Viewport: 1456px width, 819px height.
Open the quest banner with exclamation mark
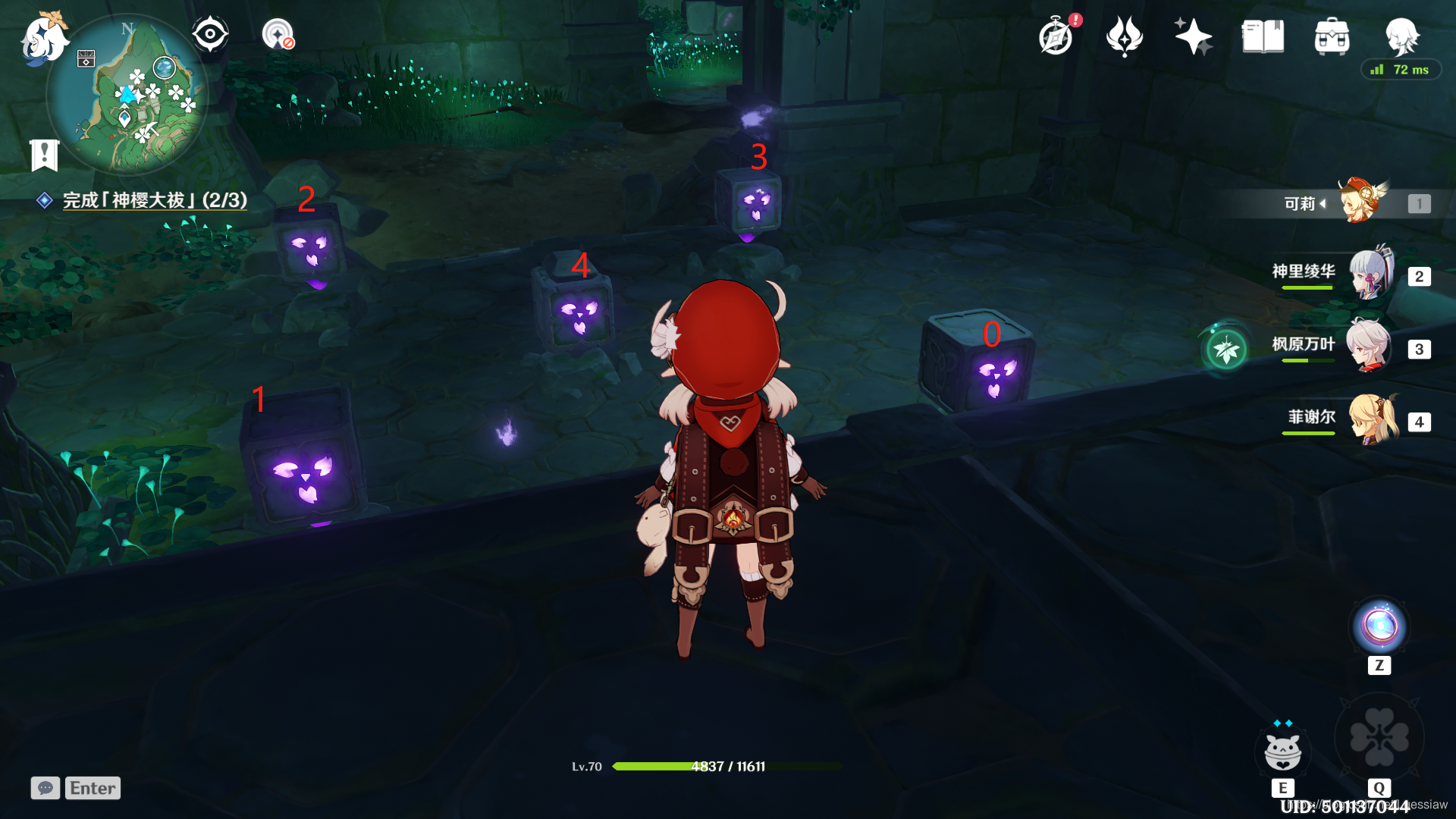(x=44, y=155)
